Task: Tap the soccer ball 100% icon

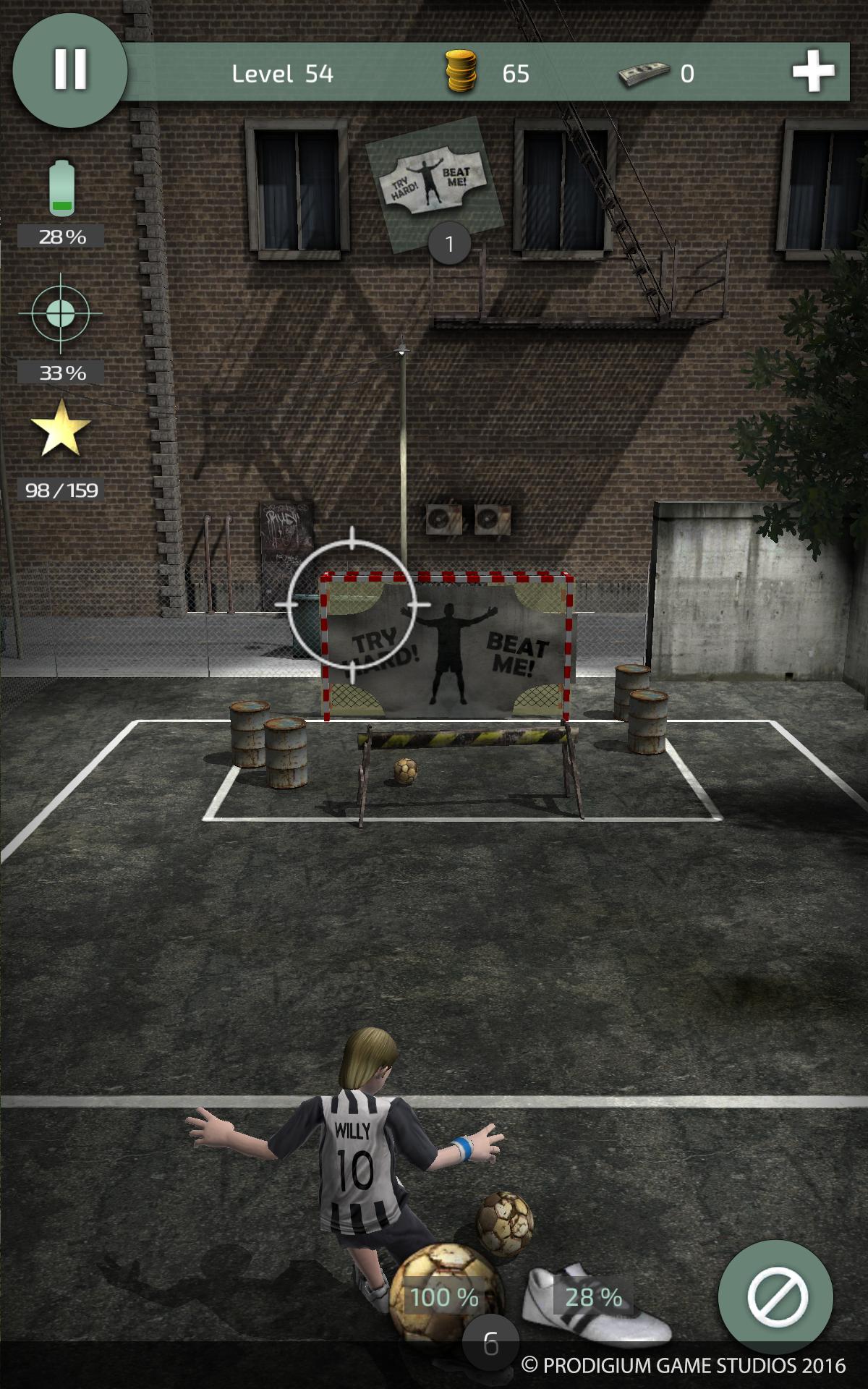Action: pos(444,1296)
